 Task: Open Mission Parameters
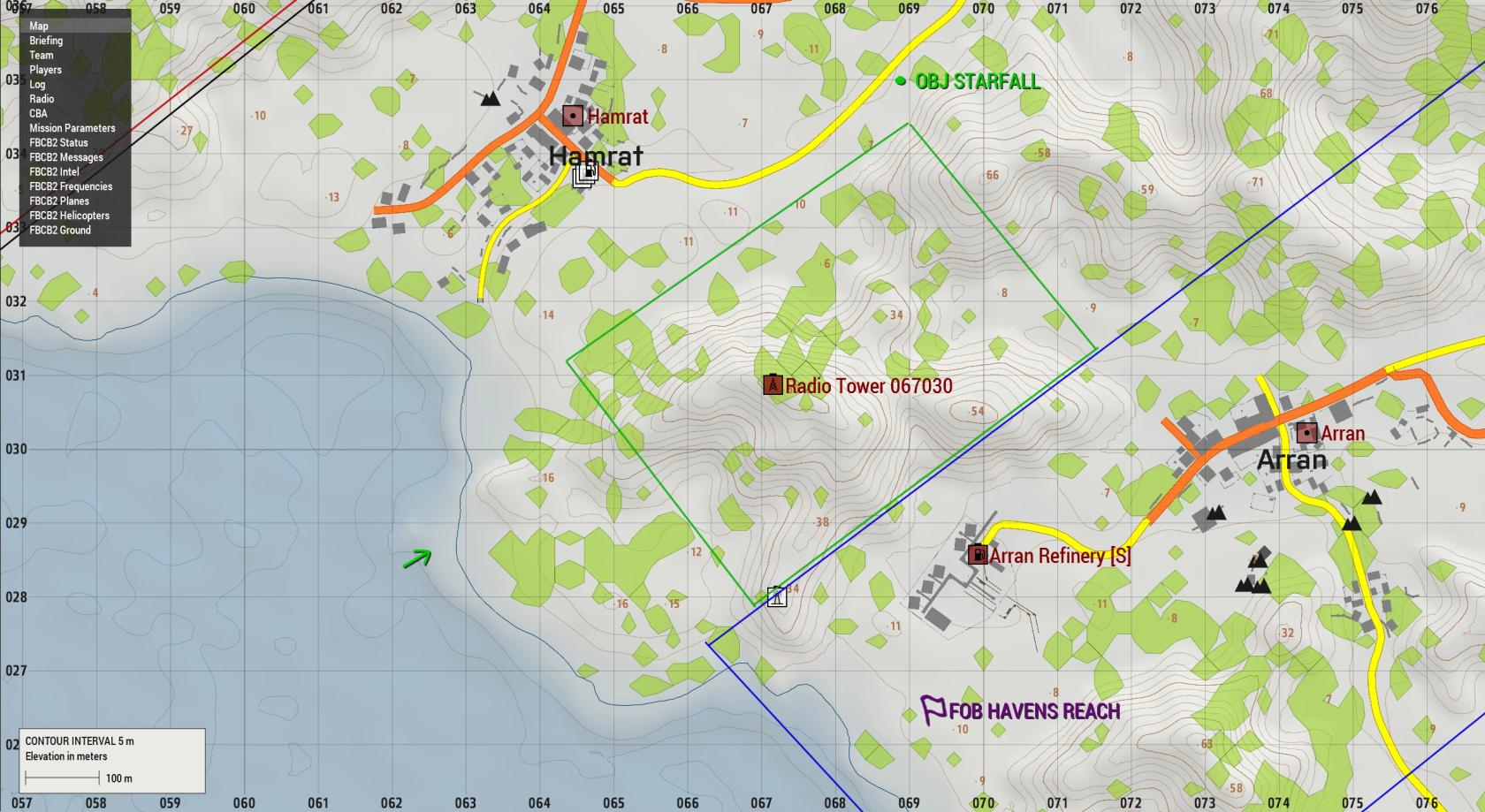coord(70,127)
